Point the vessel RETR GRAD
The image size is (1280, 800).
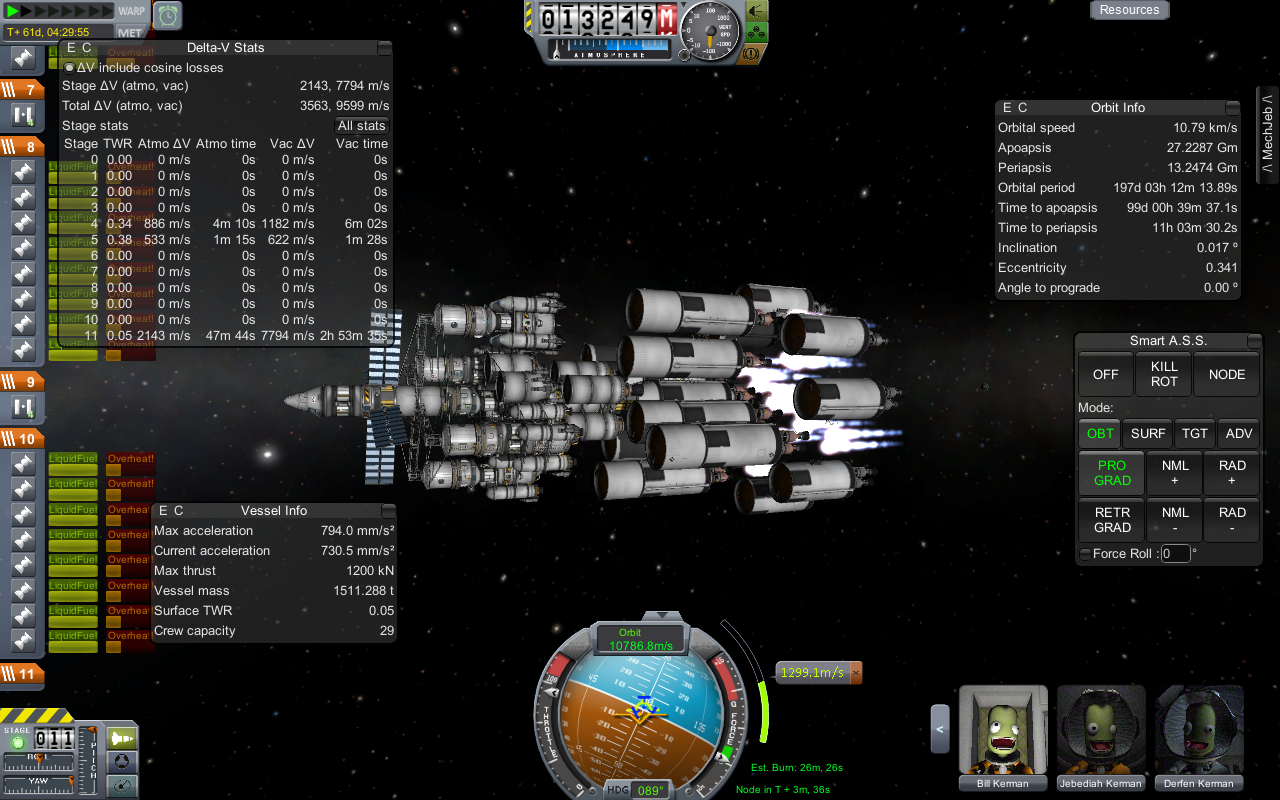1112,520
